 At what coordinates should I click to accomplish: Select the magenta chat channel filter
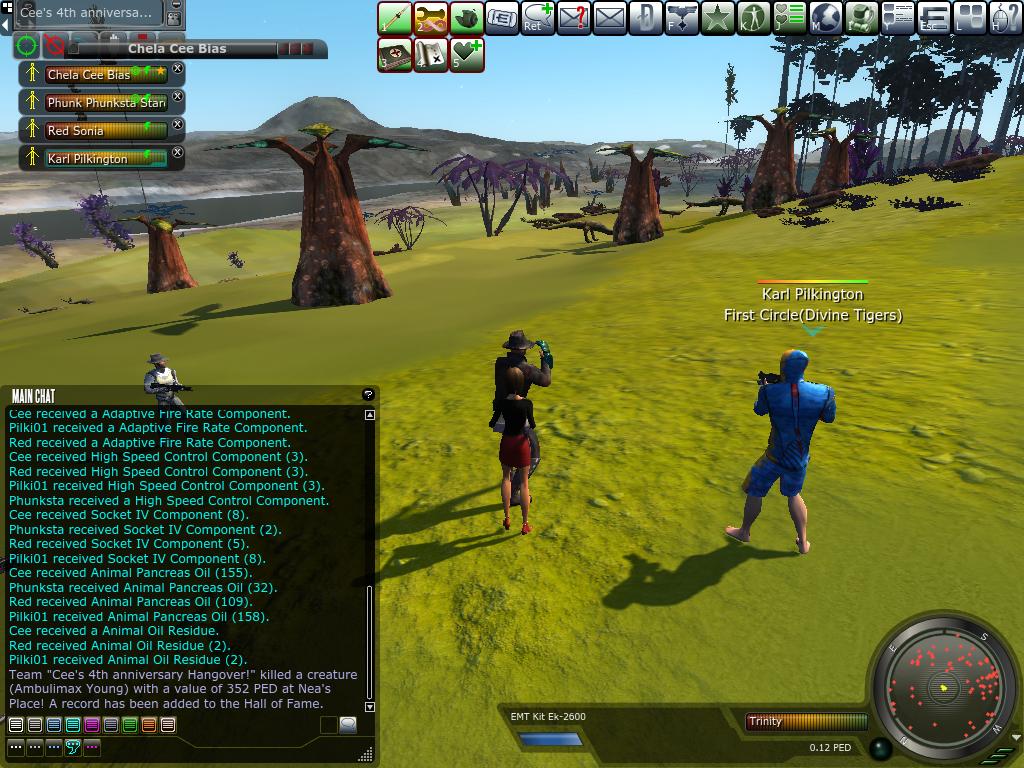[x=92, y=725]
